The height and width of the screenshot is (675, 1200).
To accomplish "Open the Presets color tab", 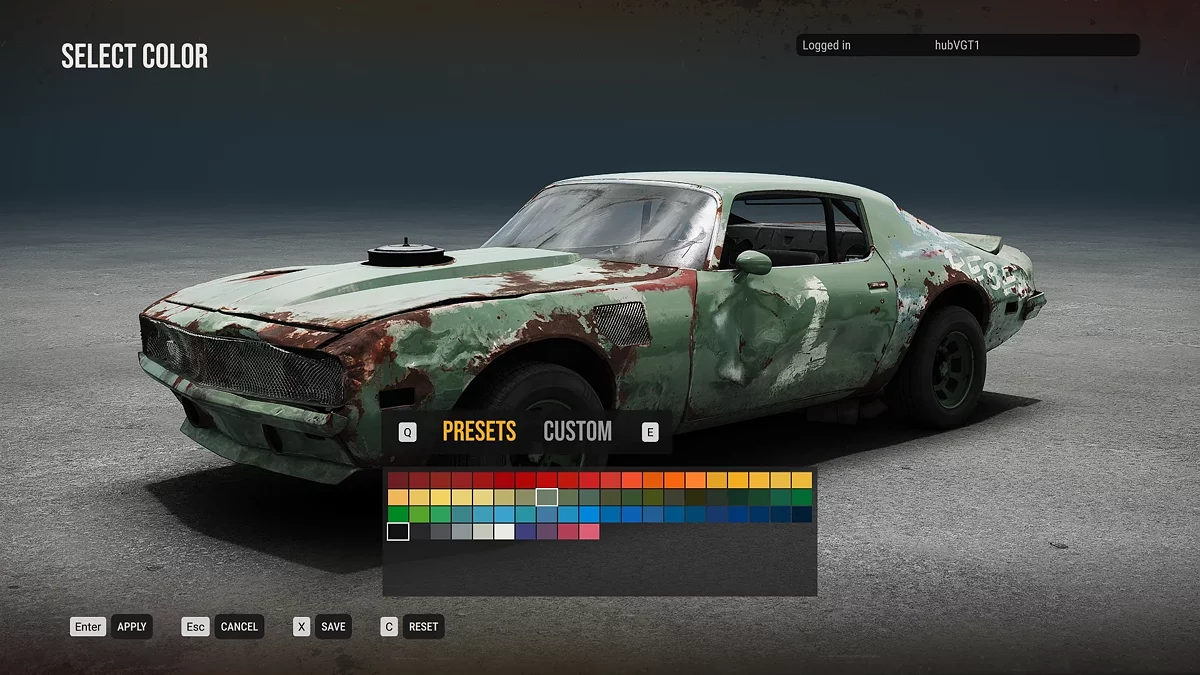I will pyautogui.click(x=479, y=431).
